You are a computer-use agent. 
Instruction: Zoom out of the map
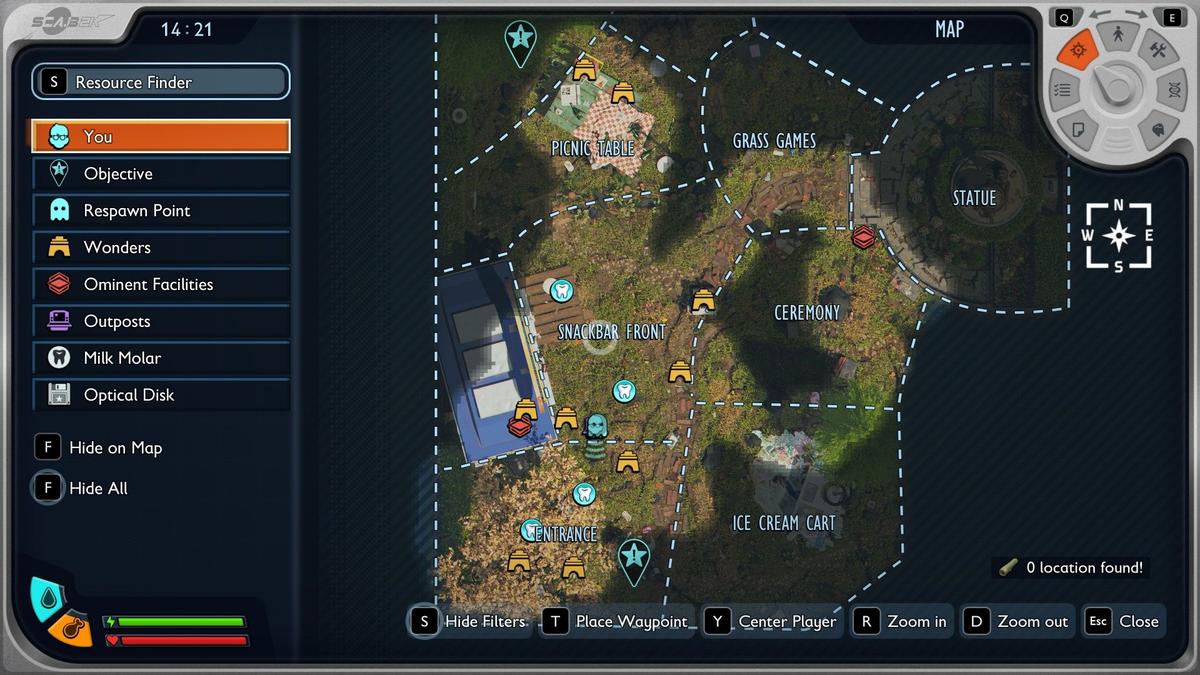[x=1018, y=621]
